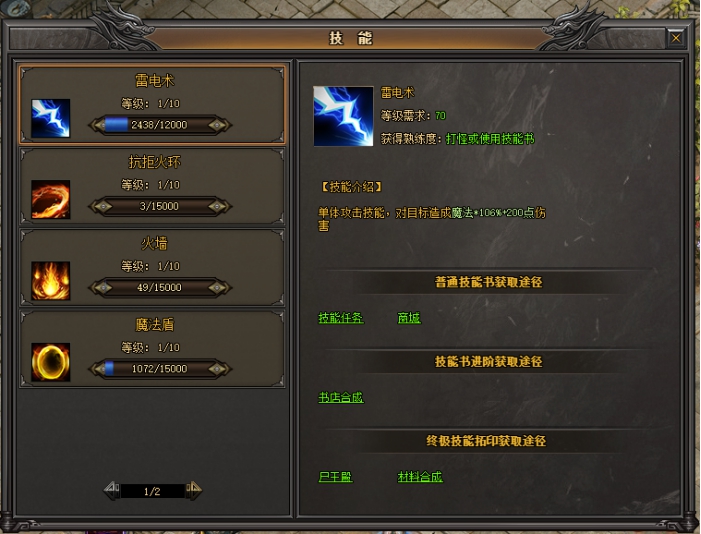Go to the previous skills page arrow
This screenshot has width=701, height=534.
pos(112,490)
